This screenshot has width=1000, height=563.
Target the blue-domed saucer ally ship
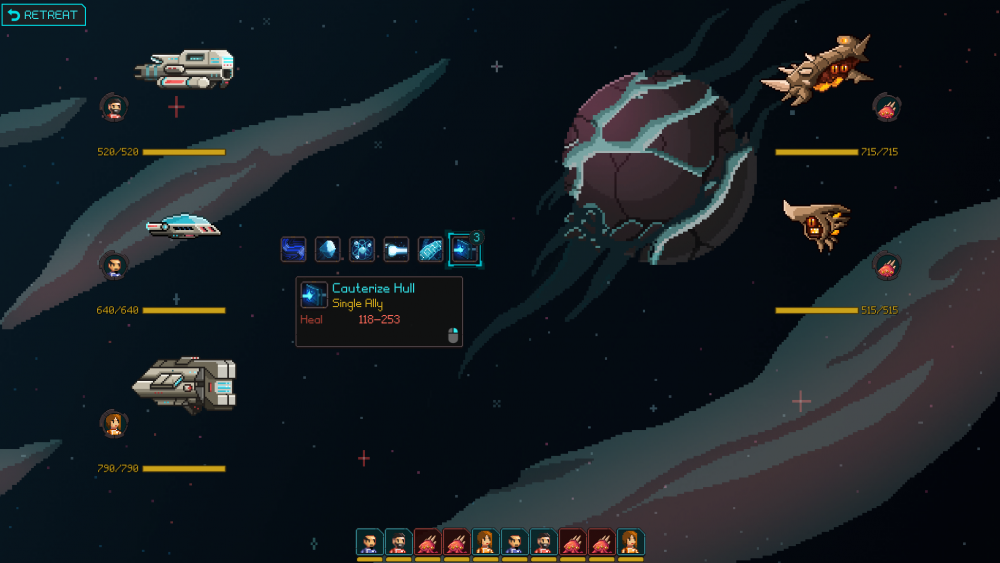click(x=183, y=228)
